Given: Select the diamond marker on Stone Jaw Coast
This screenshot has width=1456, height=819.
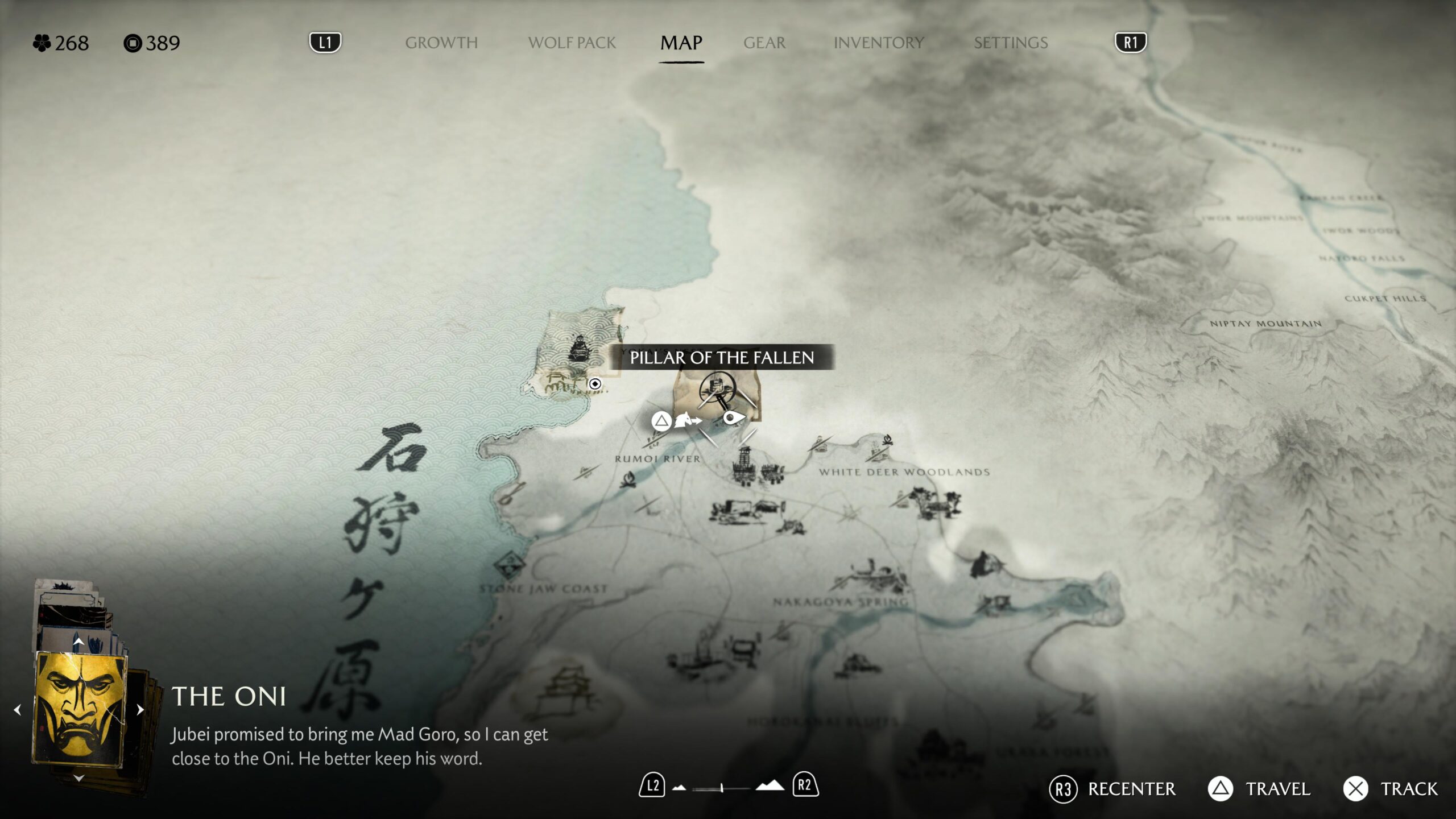Looking at the screenshot, I should pyautogui.click(x=510, y=565).
